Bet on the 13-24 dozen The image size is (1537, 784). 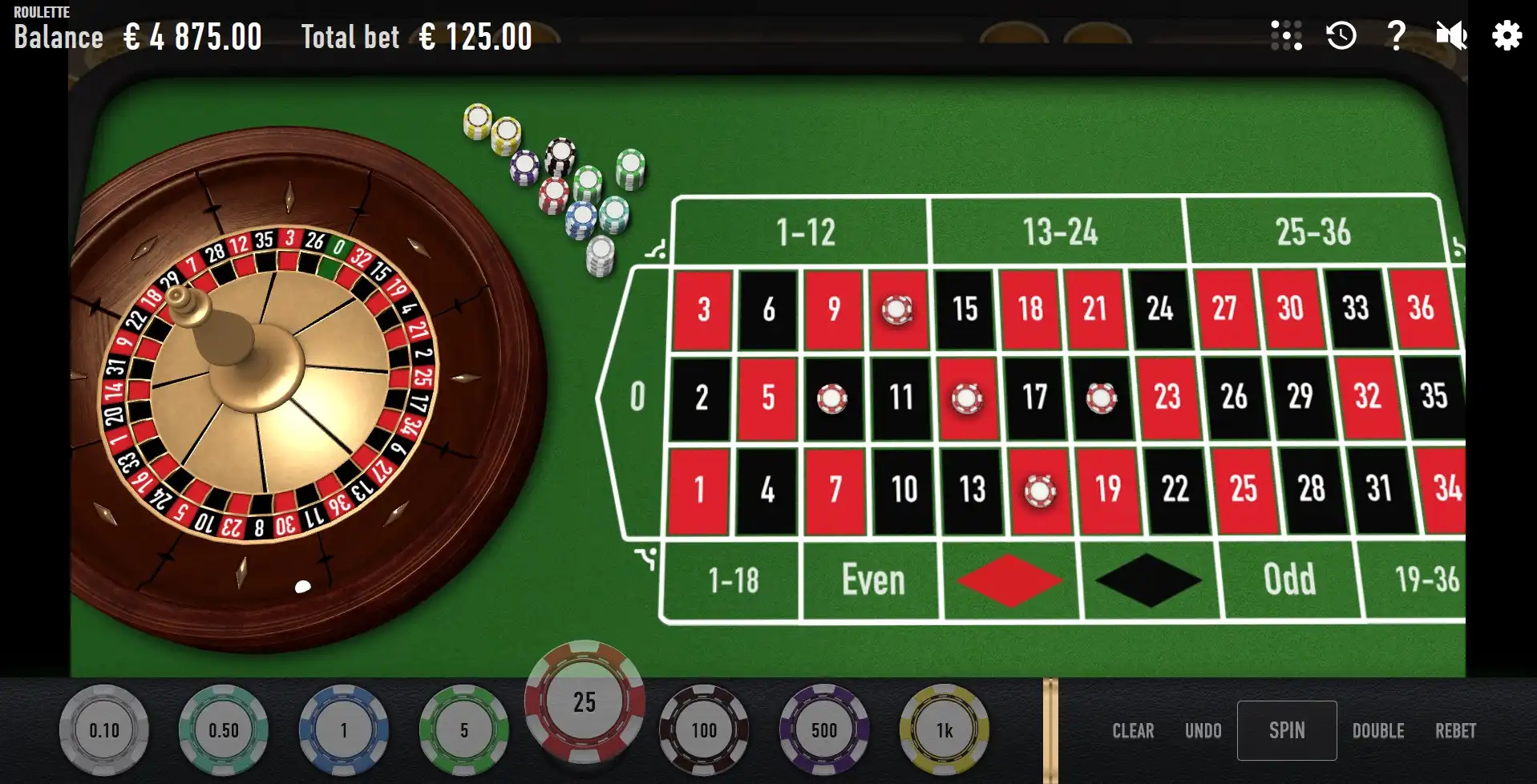[1058, 232]
